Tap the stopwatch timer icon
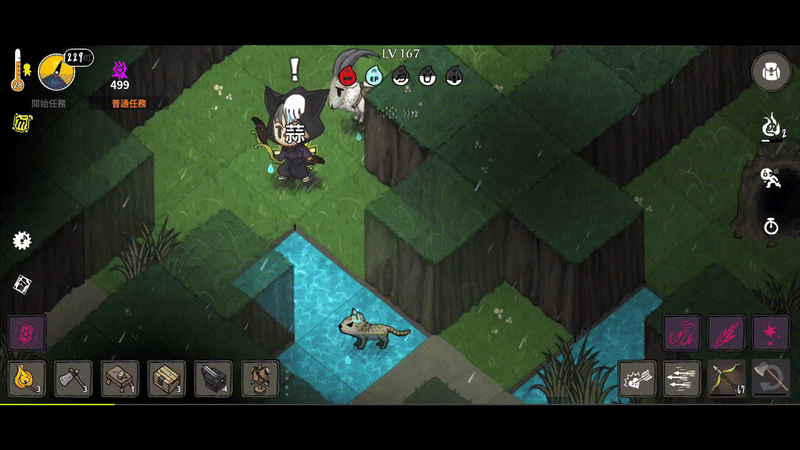 click(771, 225)
